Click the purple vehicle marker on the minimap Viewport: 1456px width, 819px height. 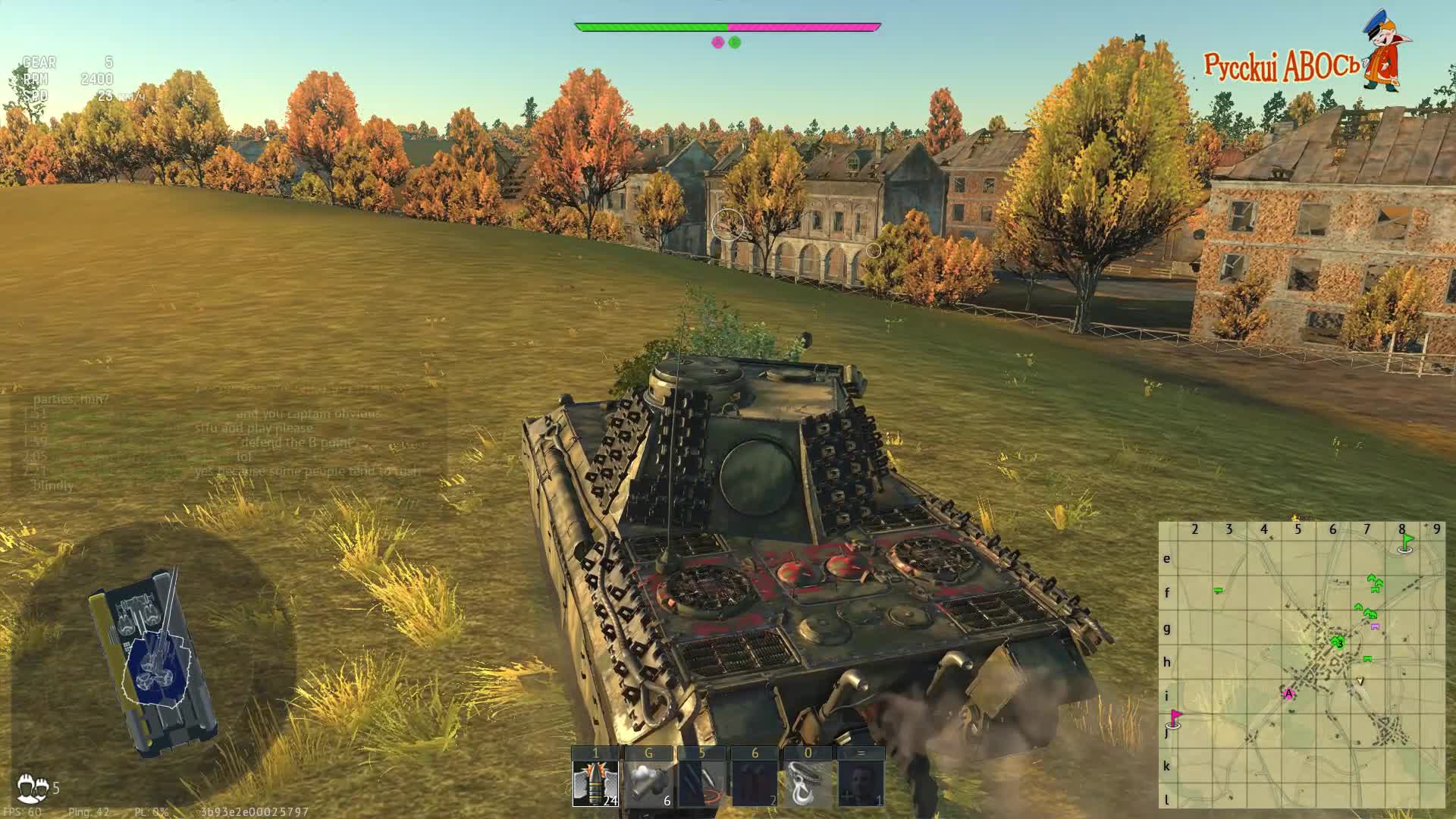click(x=1375, y=626)
